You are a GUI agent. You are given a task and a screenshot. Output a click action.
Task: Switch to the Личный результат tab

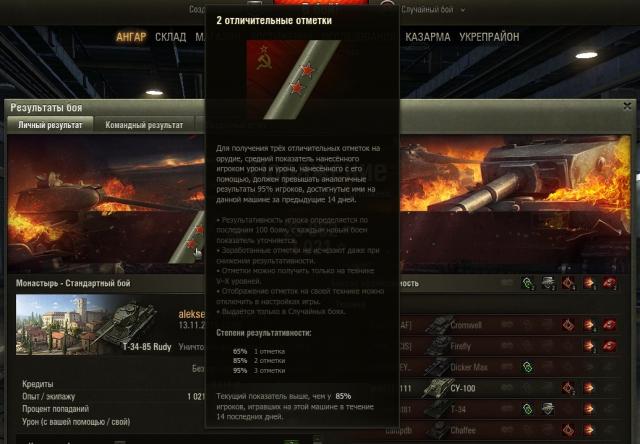50,125
